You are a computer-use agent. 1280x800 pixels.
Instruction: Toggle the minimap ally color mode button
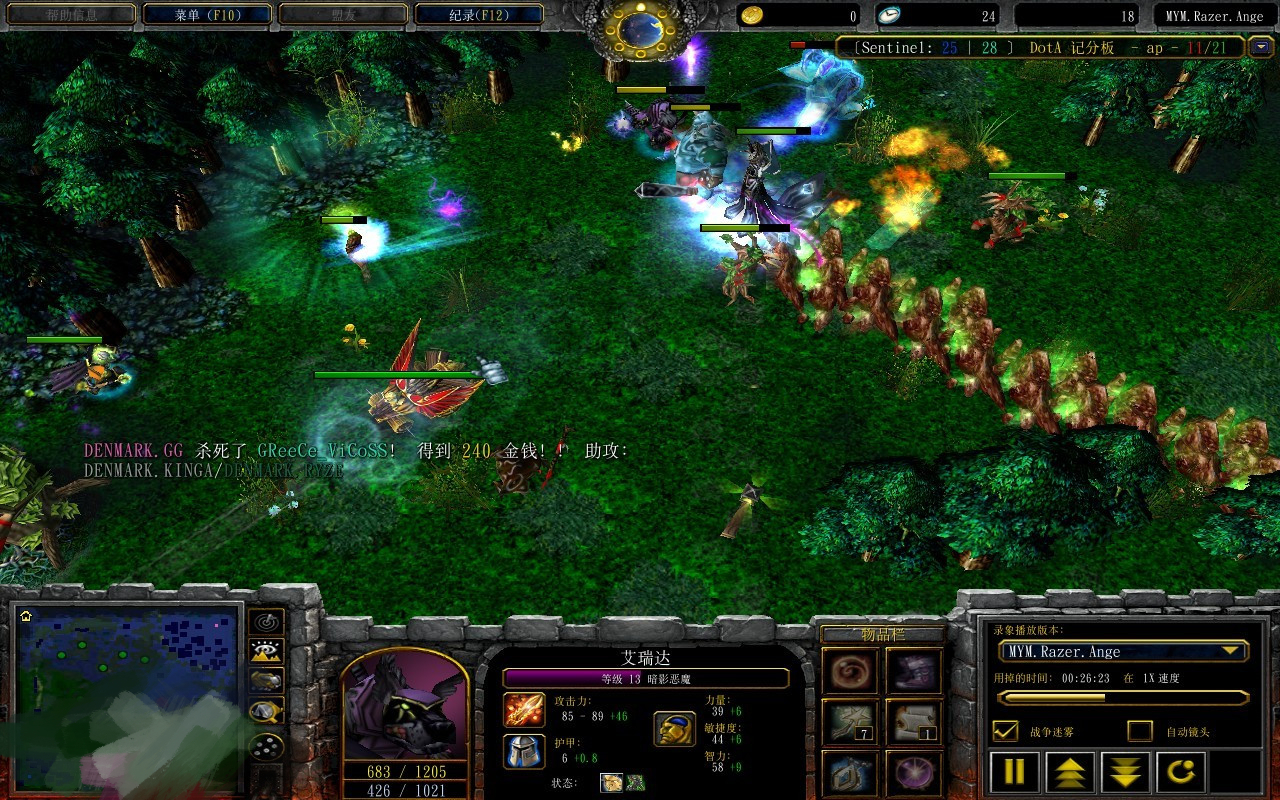tap(266, 681)
